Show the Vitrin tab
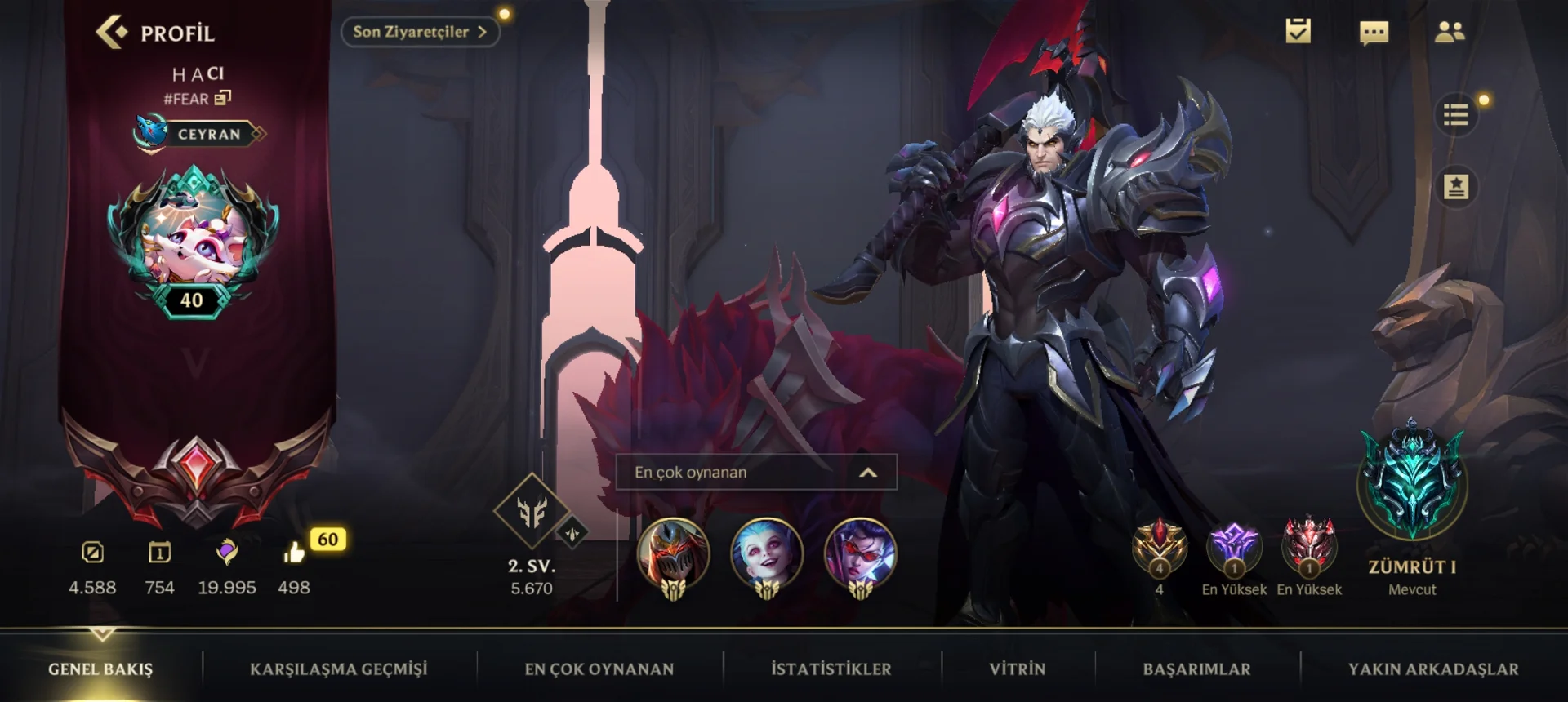The image size is (1568, 702). click(1017, 669)
